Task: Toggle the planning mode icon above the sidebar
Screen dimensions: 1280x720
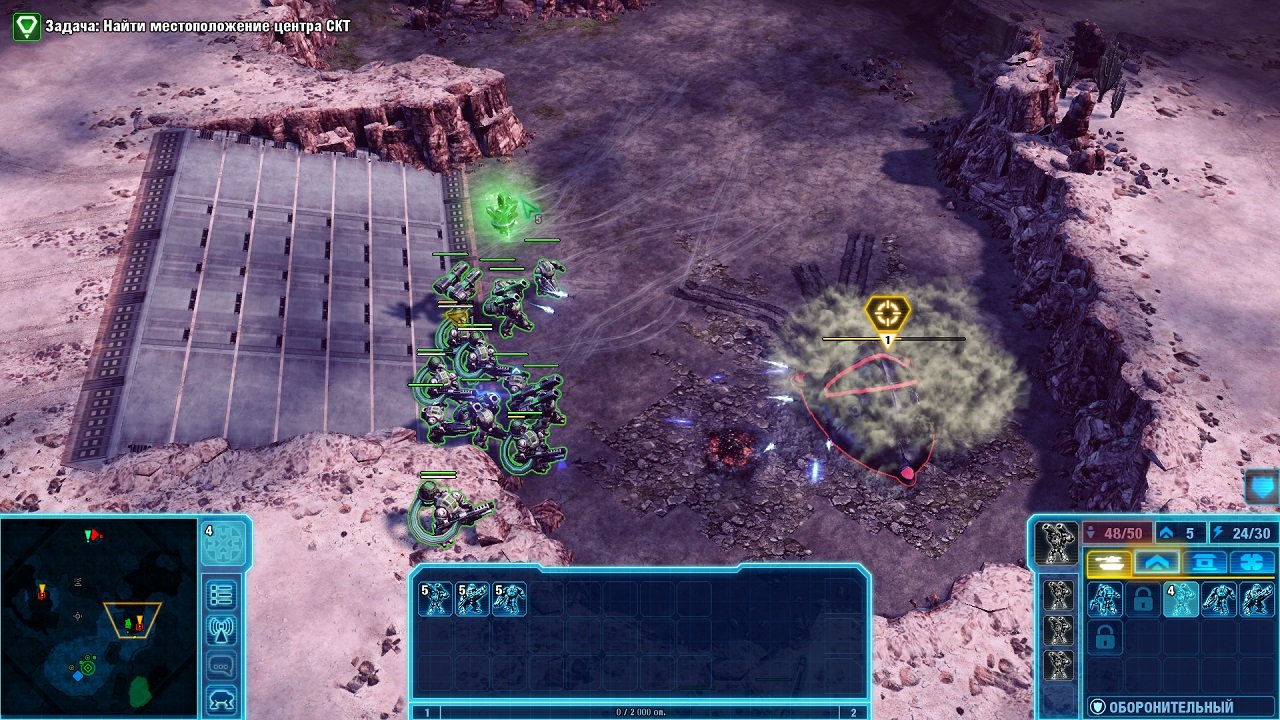Action: click(x=224, y=542)
